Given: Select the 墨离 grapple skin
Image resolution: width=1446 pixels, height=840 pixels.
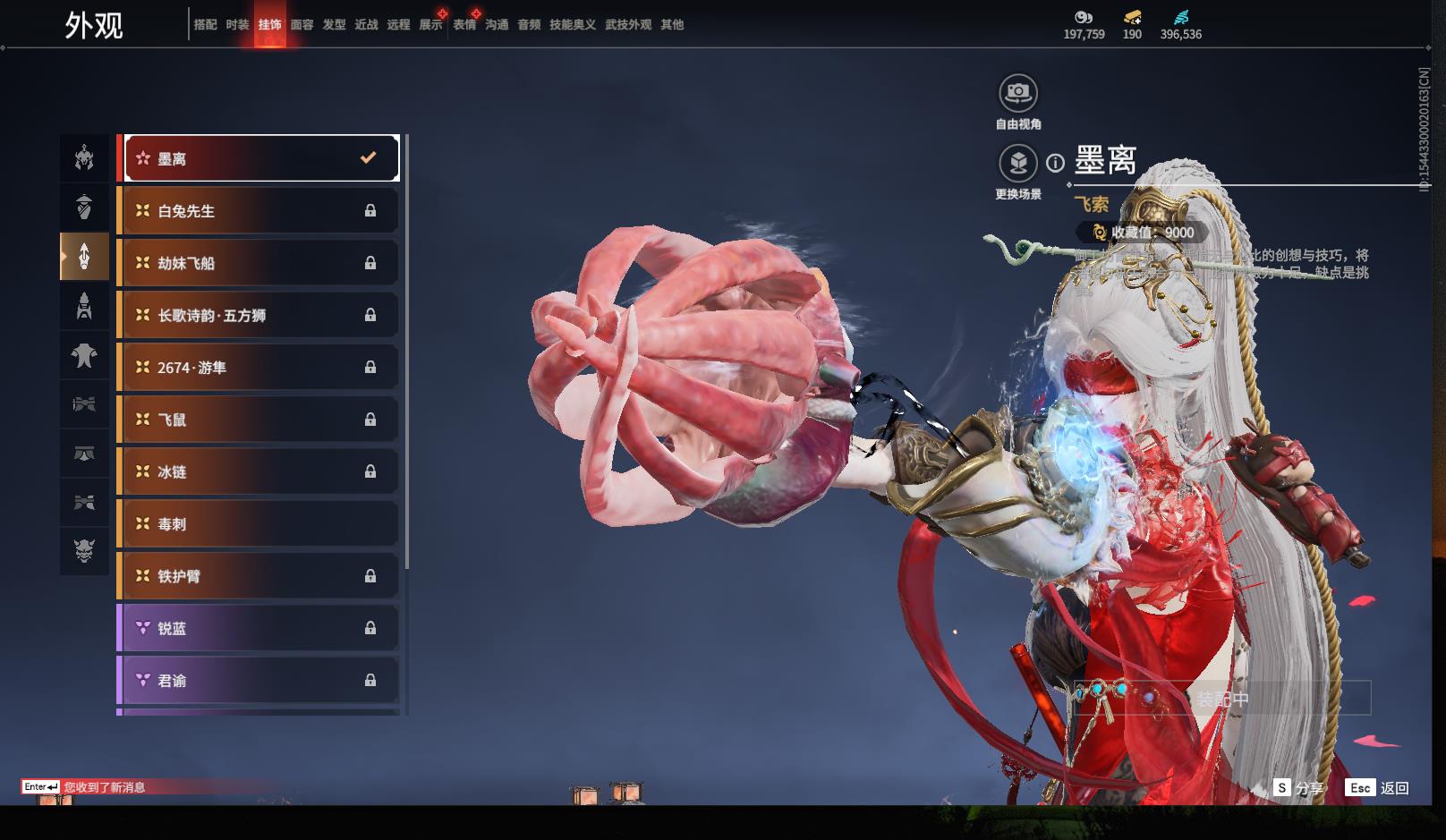Looking at the screenshot, I should (x=259, y=158).
